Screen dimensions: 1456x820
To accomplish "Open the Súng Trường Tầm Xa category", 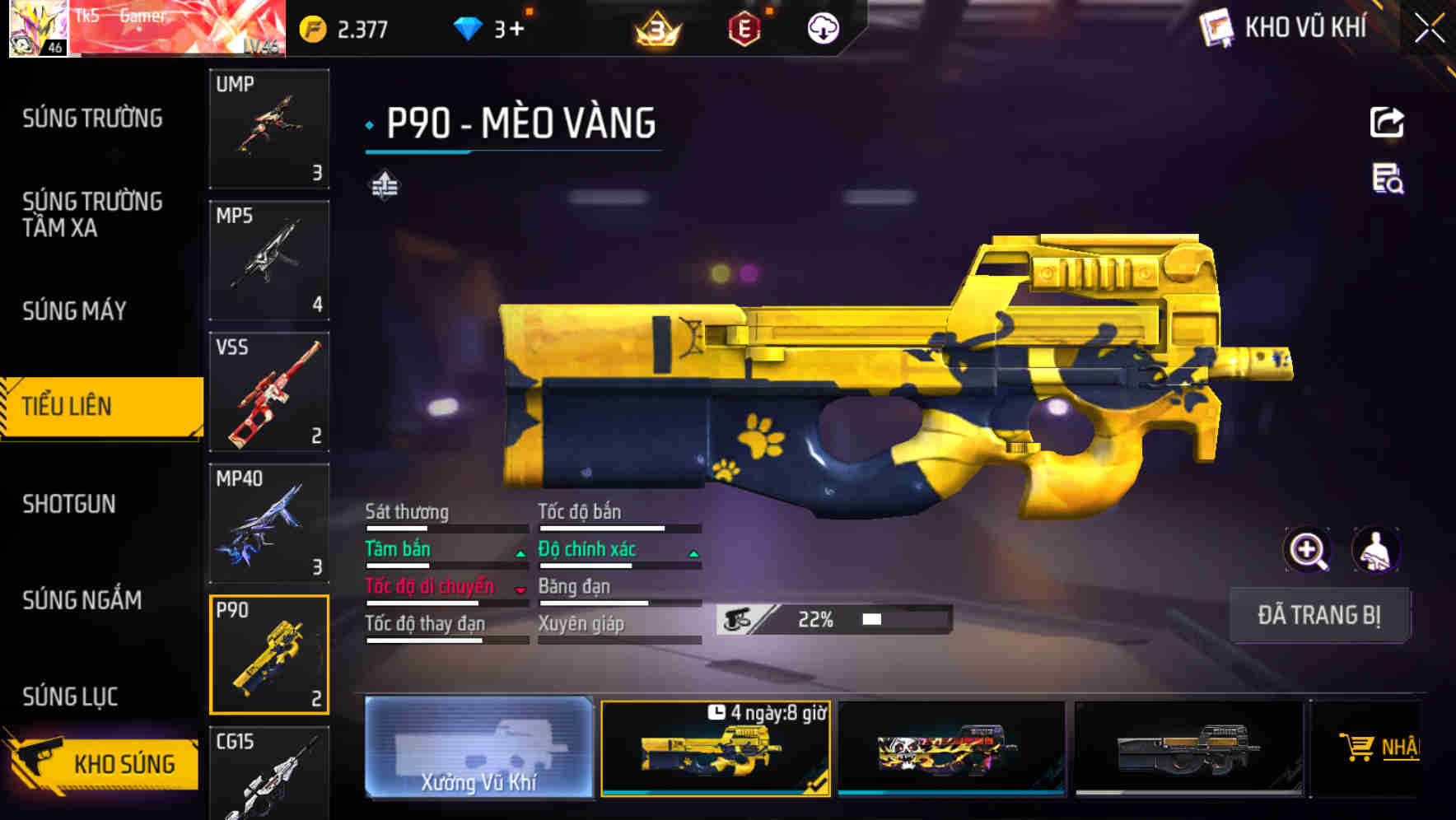I will pos(92,214).
